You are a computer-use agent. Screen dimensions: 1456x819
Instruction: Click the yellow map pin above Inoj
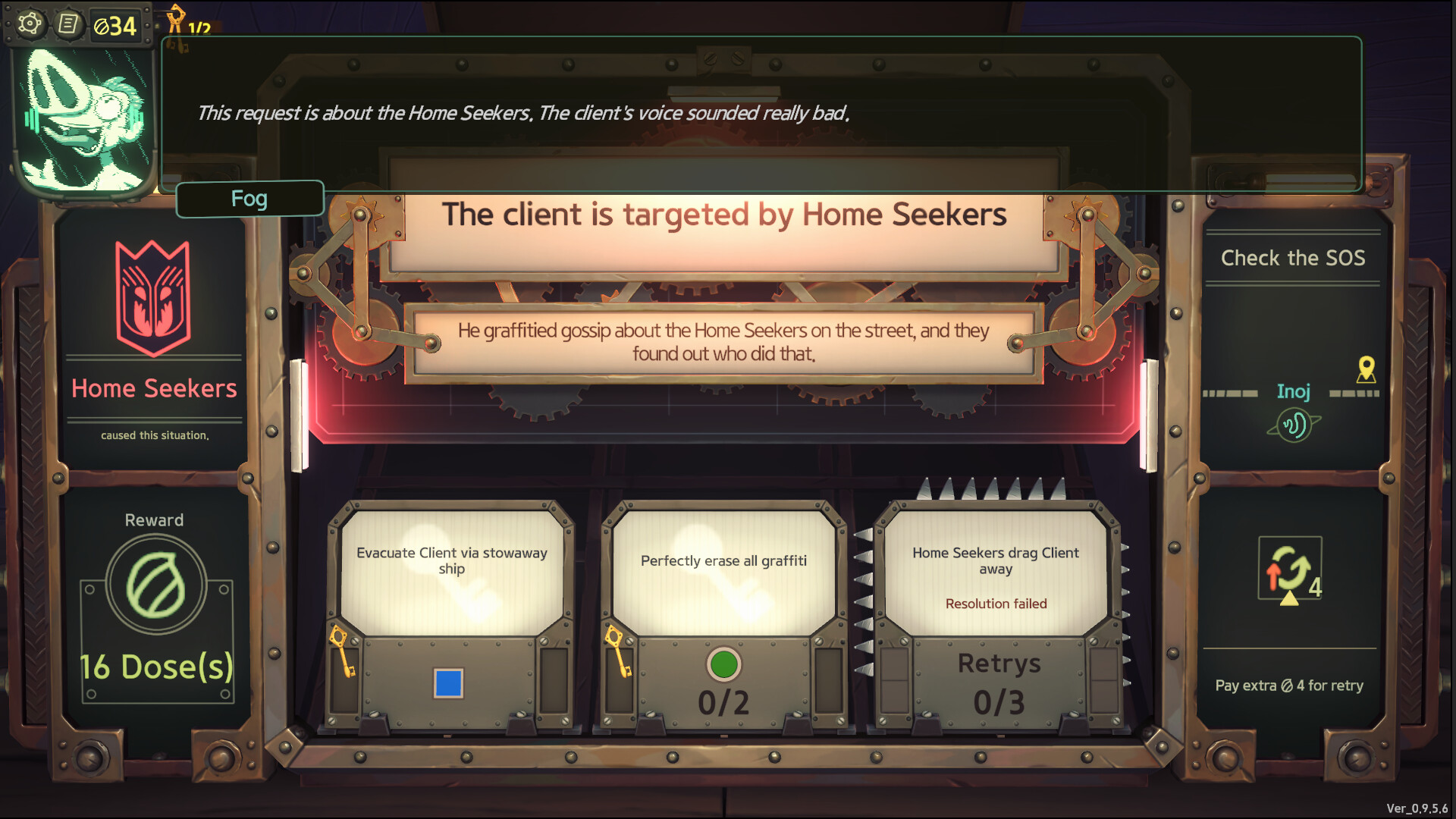pos(1365,372)
